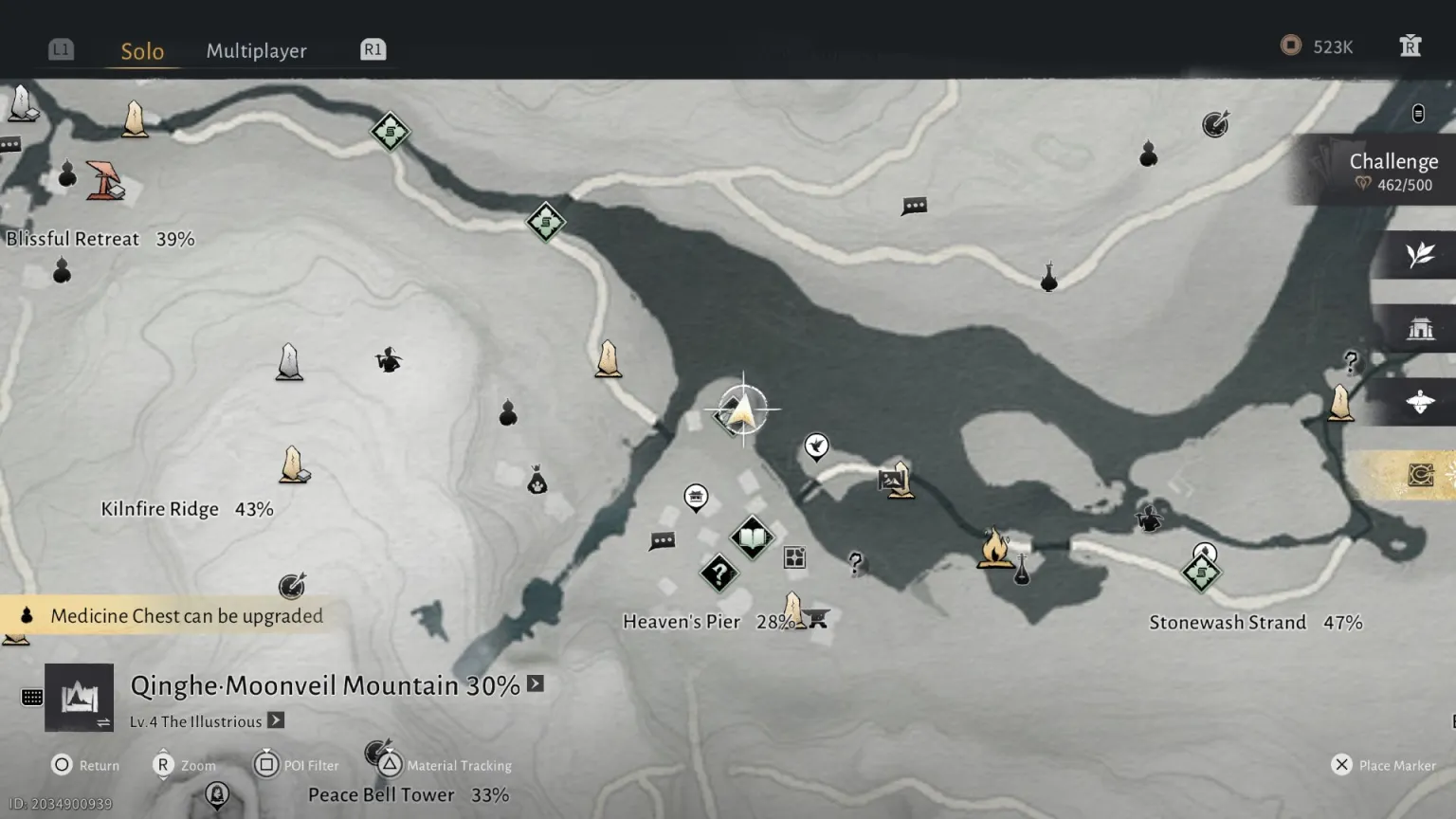This screenshot has height=819, width=1456.
Task: Select the red shrine marker near Blissful Retreat
Action: tap(104, 180)
